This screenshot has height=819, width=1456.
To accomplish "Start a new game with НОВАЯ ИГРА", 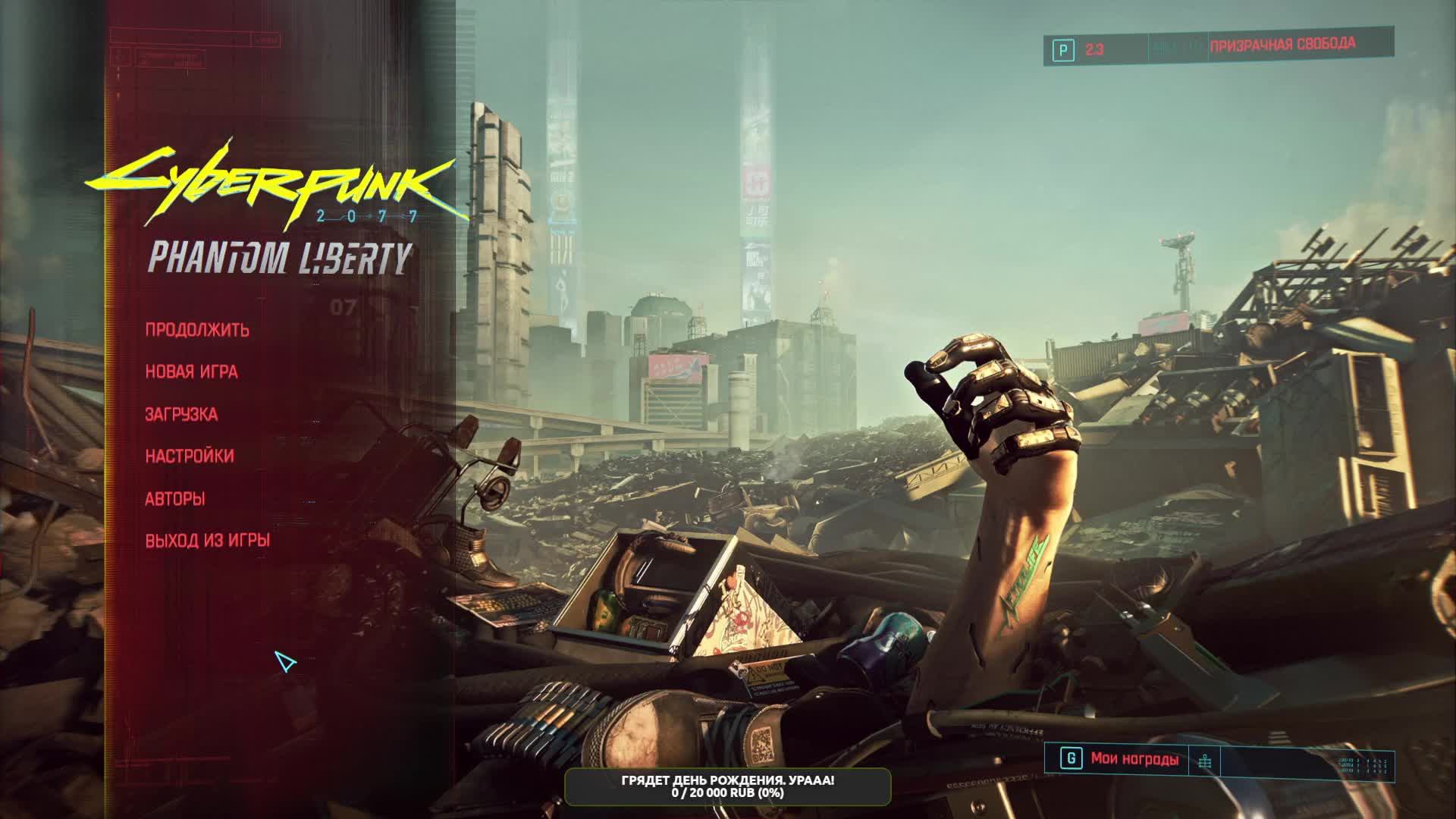I will (191, 372).
